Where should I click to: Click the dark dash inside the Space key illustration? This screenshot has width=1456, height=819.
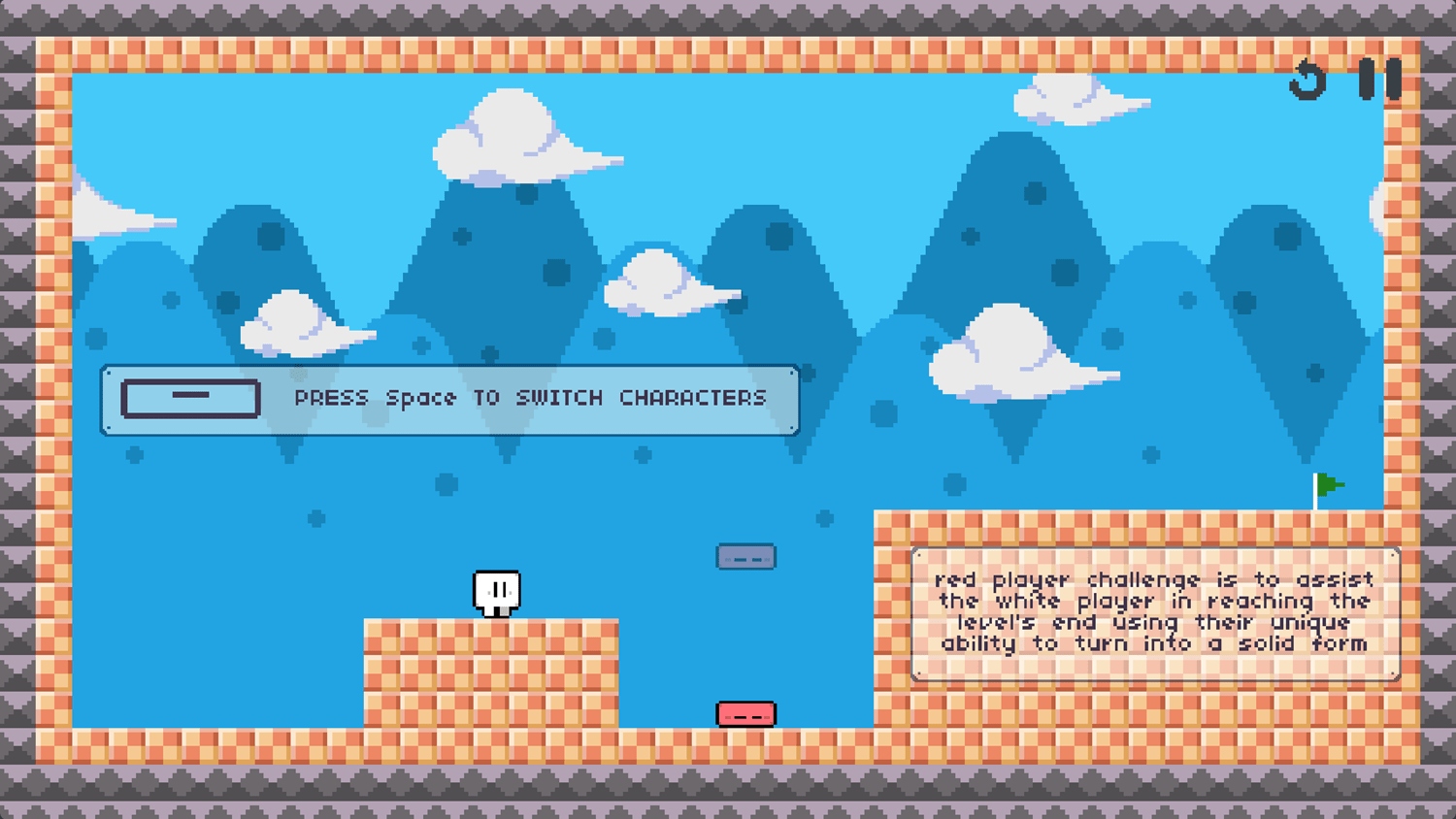click(x=189, y=395)
